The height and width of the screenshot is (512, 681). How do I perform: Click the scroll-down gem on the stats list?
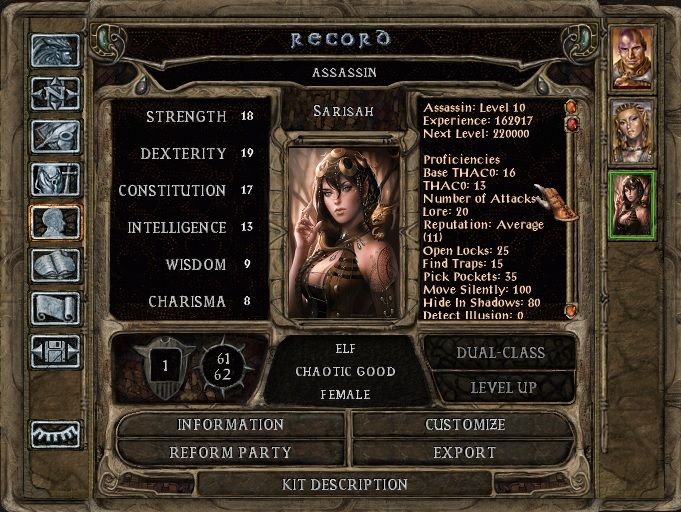click(x=570, y=311)
